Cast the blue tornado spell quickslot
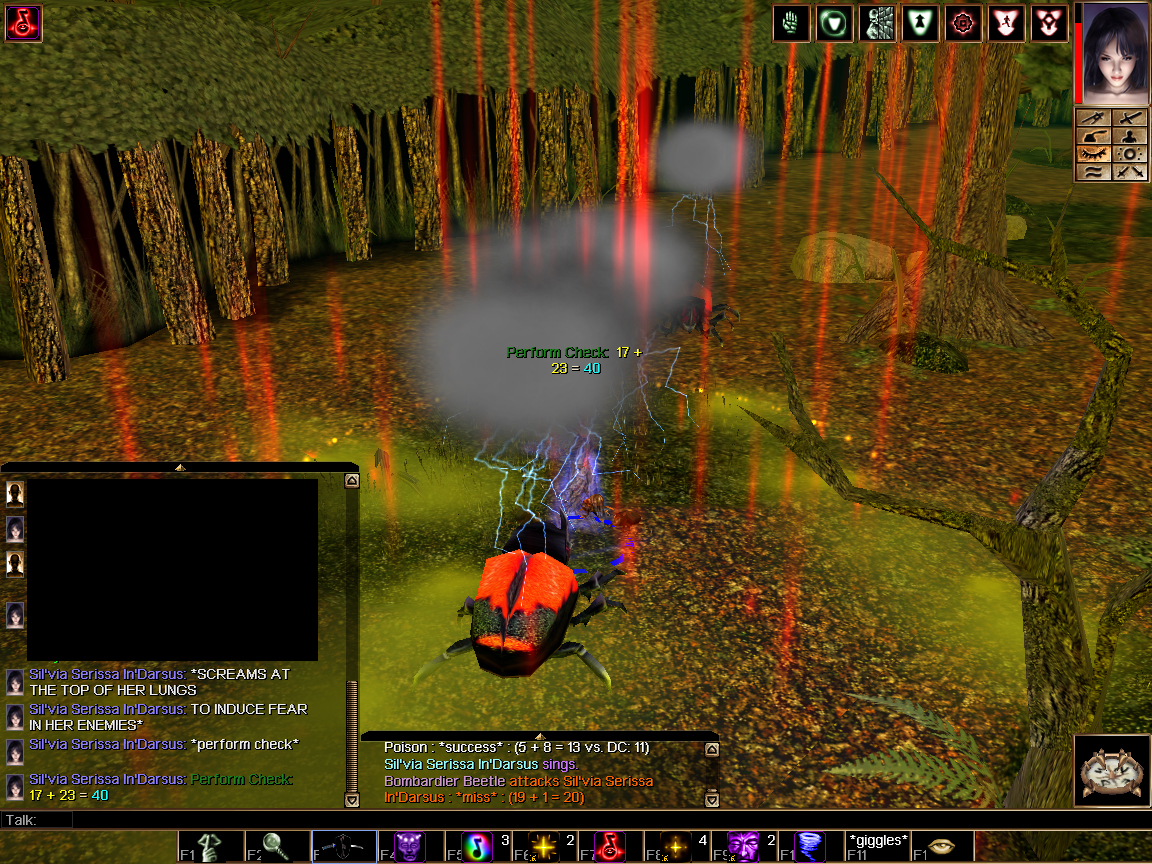 [809, 847]
